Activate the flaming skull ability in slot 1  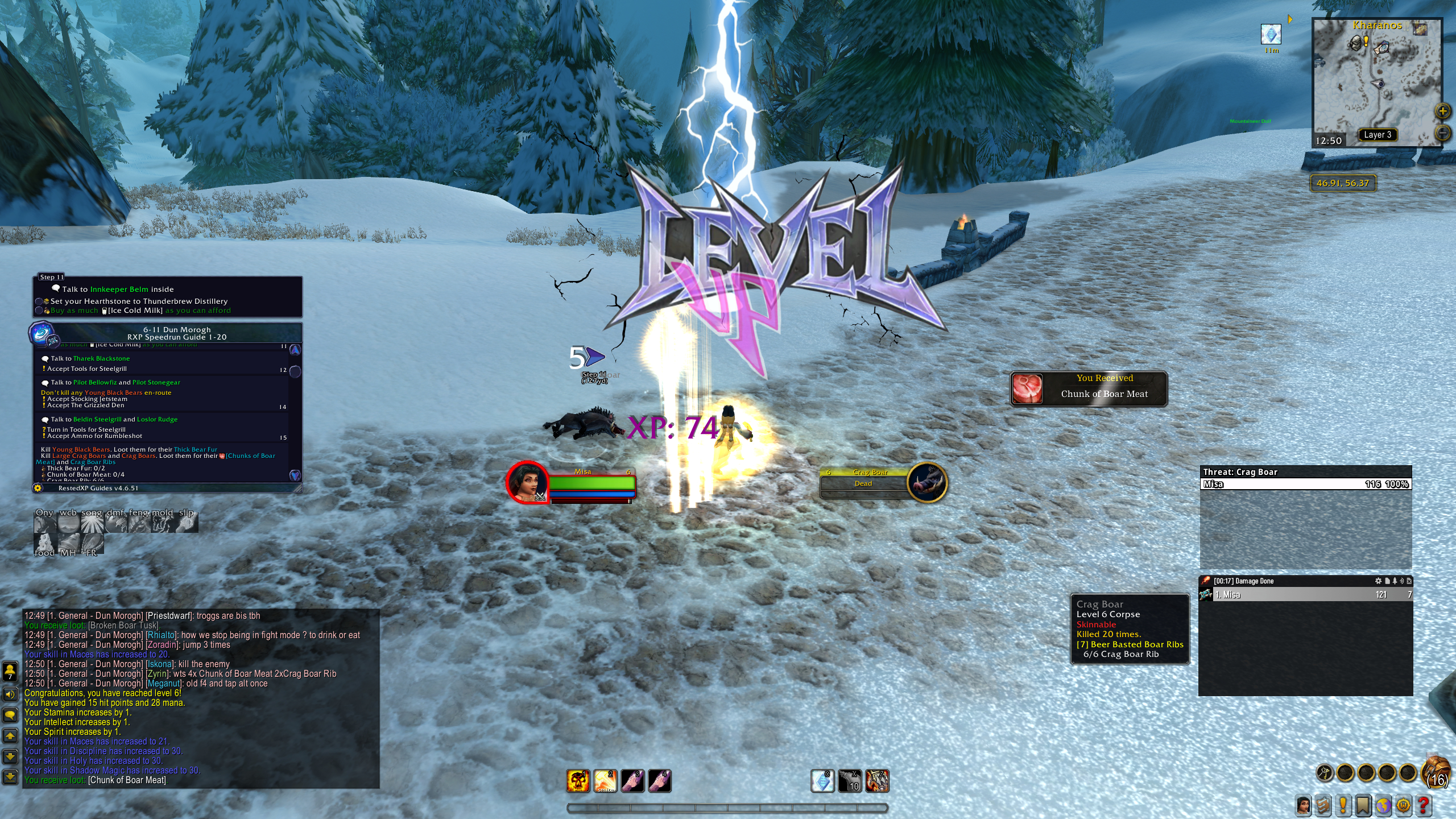click(578, 781)
